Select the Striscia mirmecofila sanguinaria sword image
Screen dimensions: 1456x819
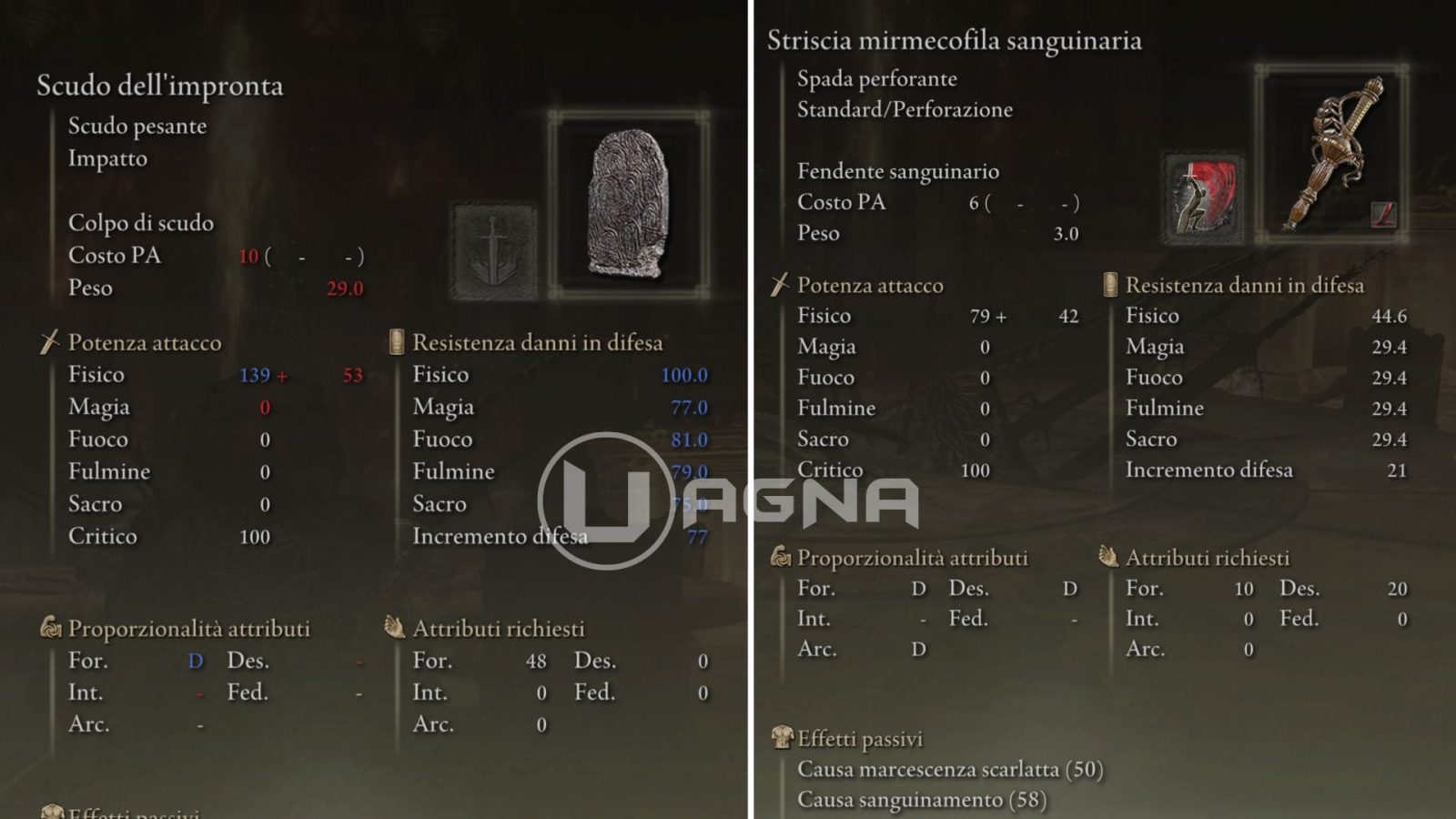tap(1332, 153)
